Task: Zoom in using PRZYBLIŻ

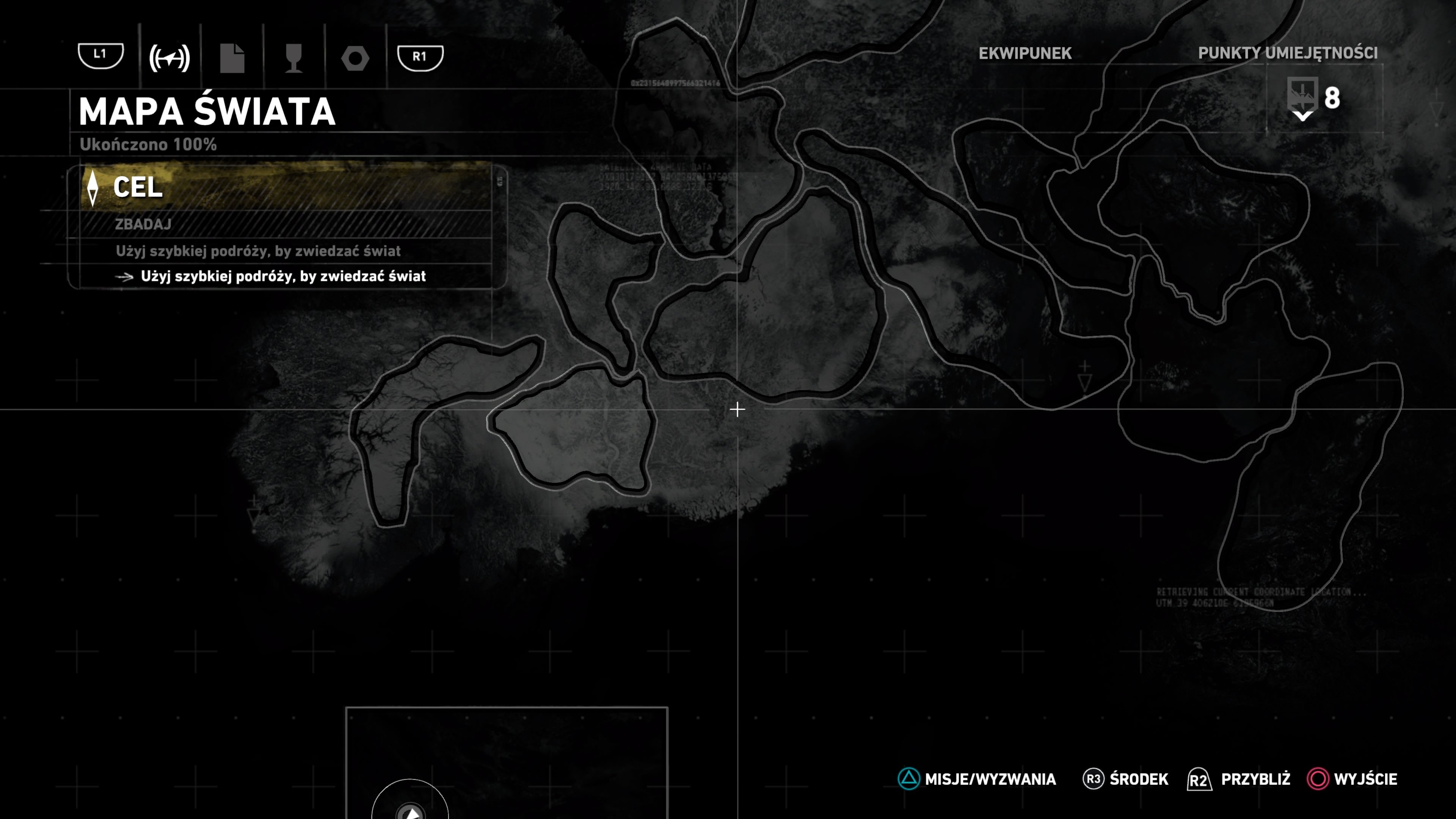Action: (x=1239, y=779)
